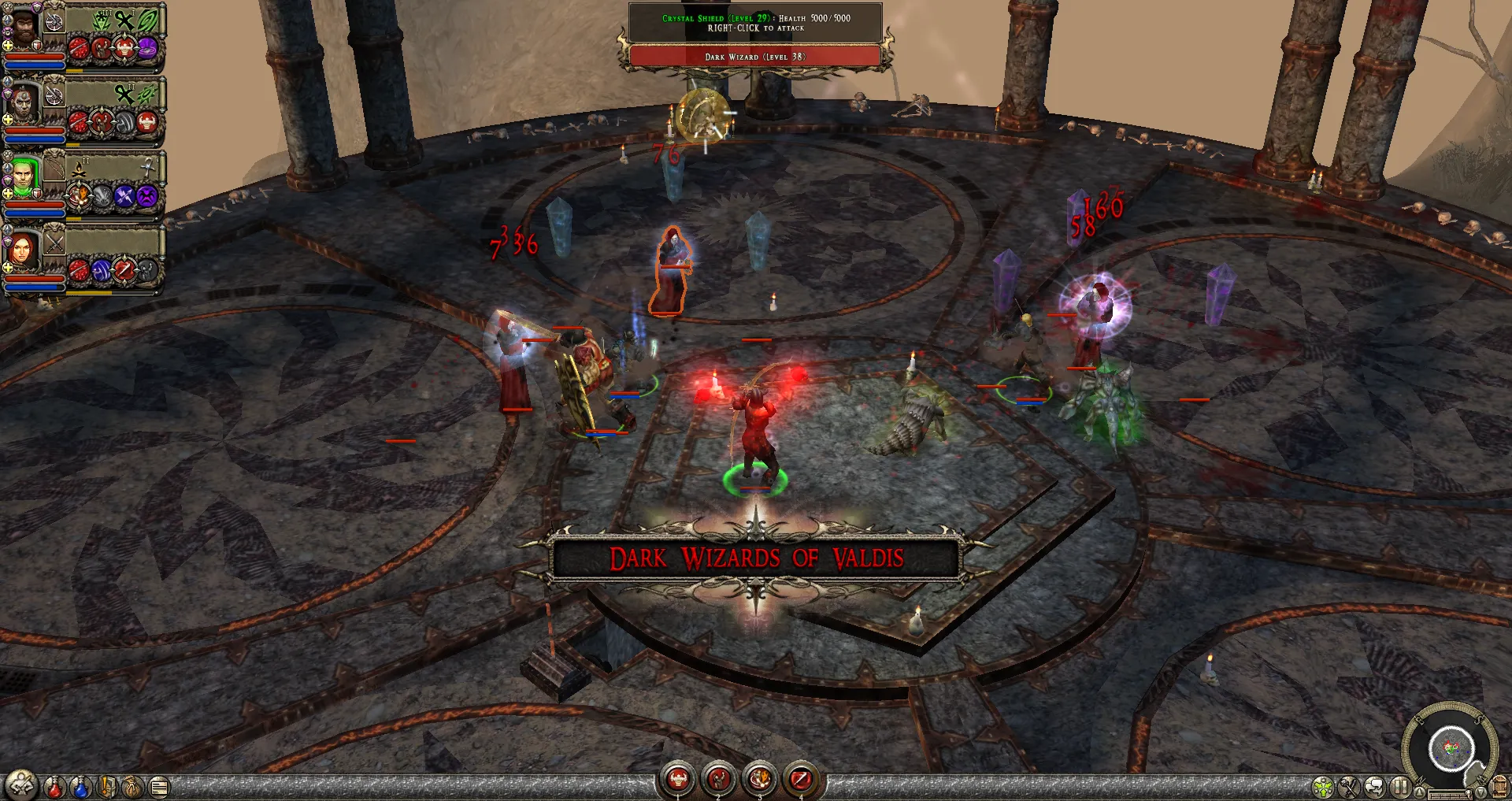
Task: Click the Dark Wizard level 38 target bar
Action: coord(754,57)
